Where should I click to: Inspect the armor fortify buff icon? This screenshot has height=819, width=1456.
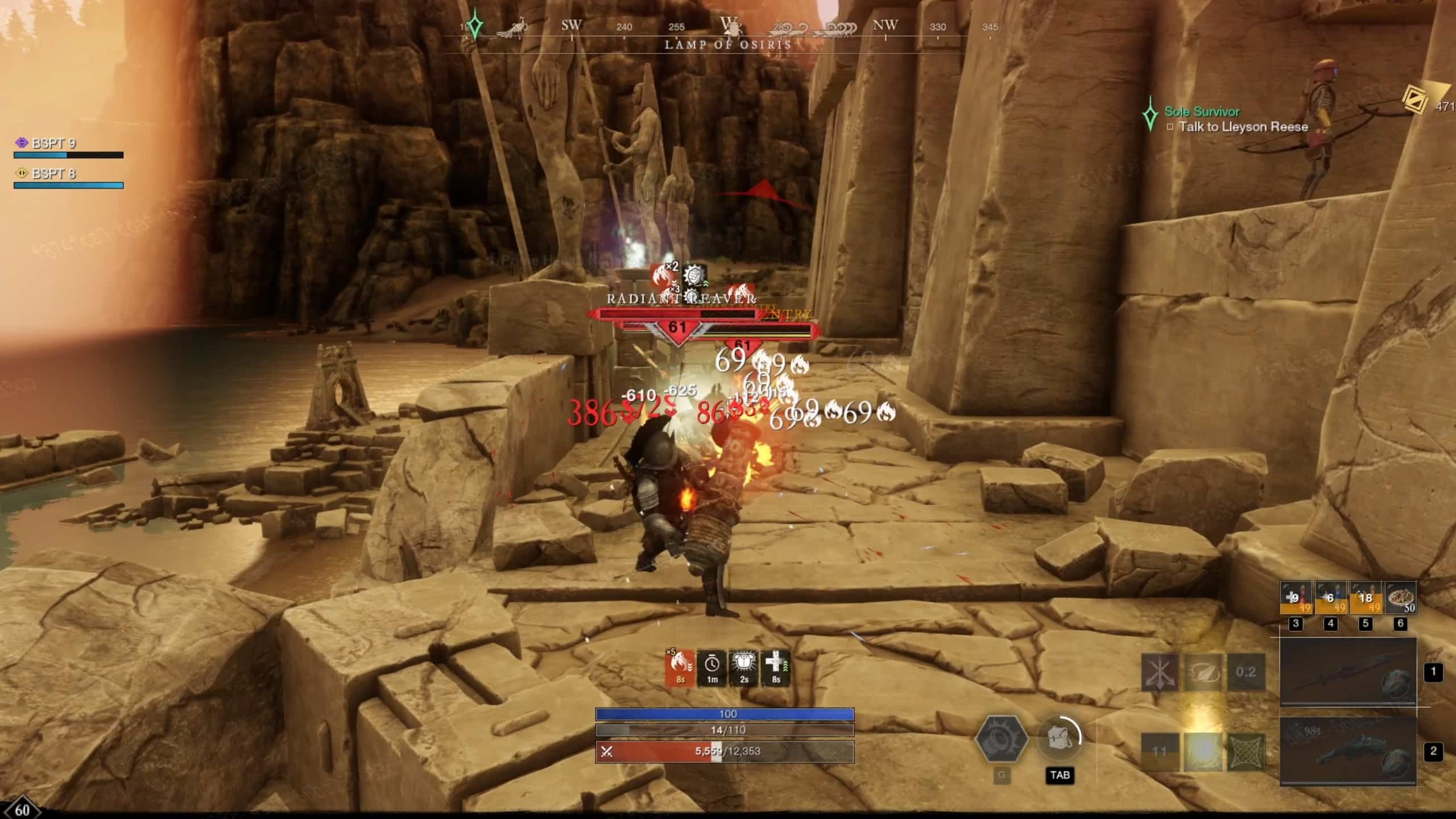(744, 668)
